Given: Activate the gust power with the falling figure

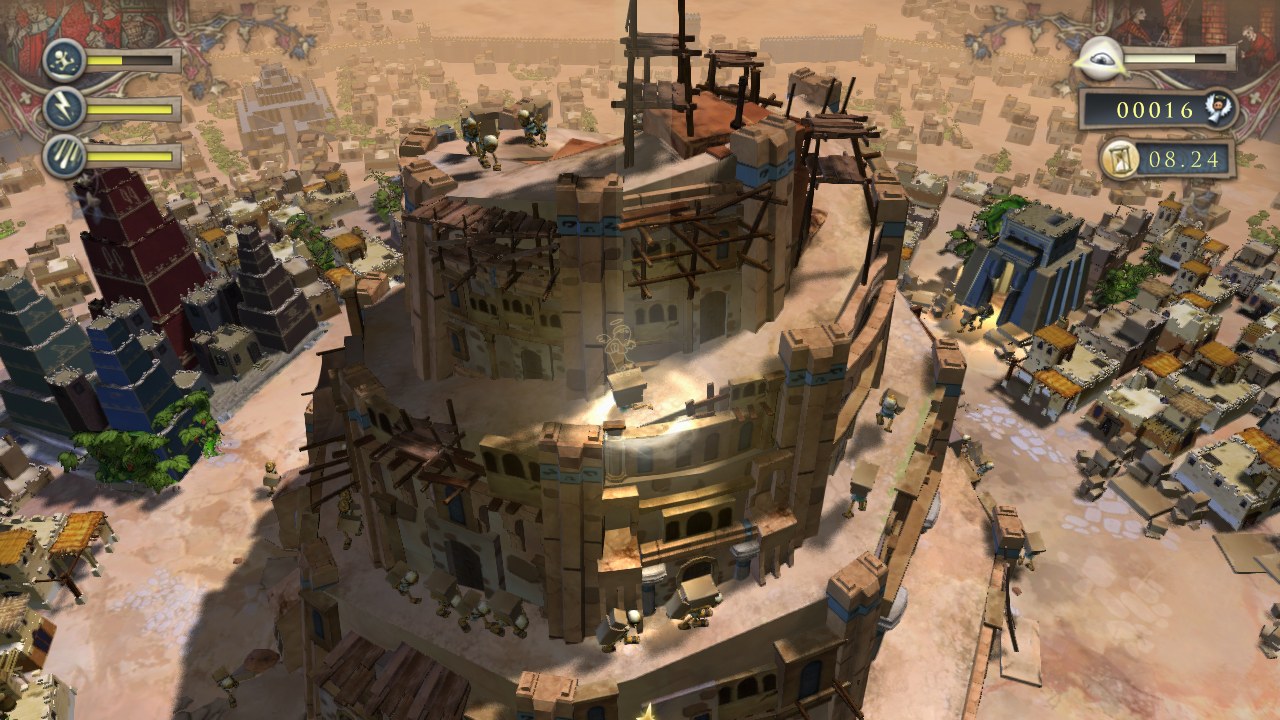Looking at the screenshot, I should (63, 60).
